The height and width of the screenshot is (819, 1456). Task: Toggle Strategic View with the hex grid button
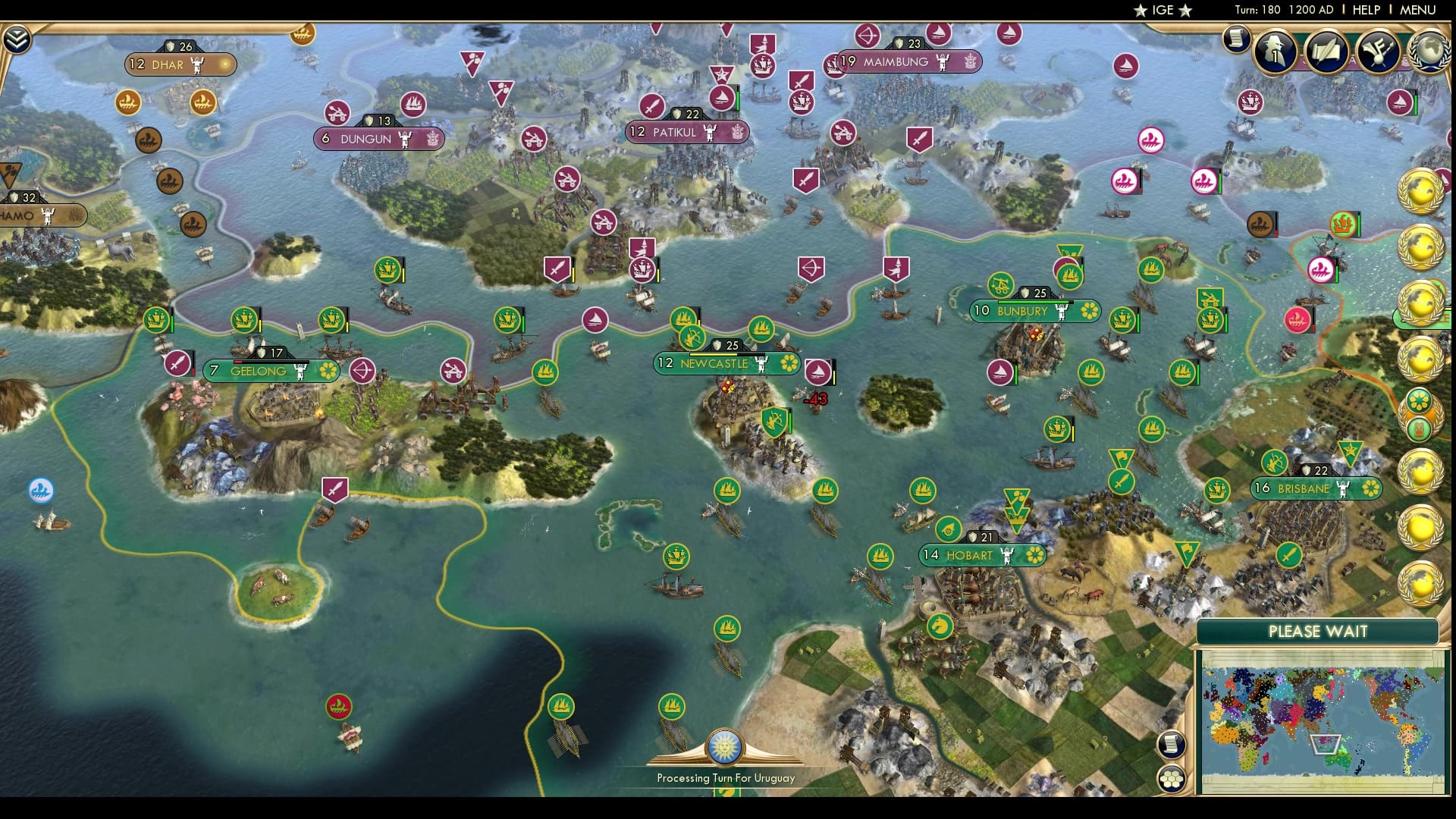point(1172,777)
